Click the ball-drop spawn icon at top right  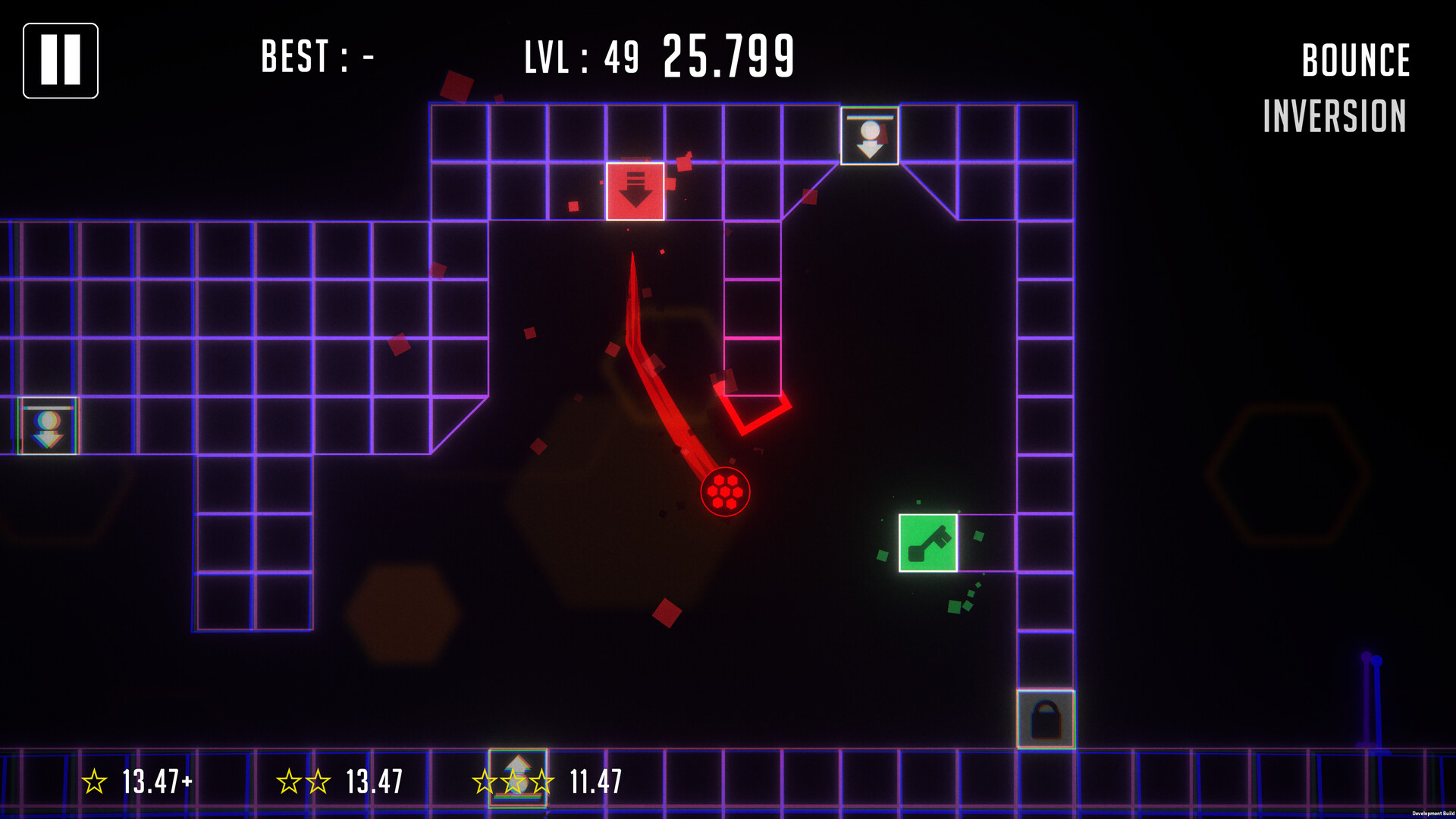pos(869,135)
